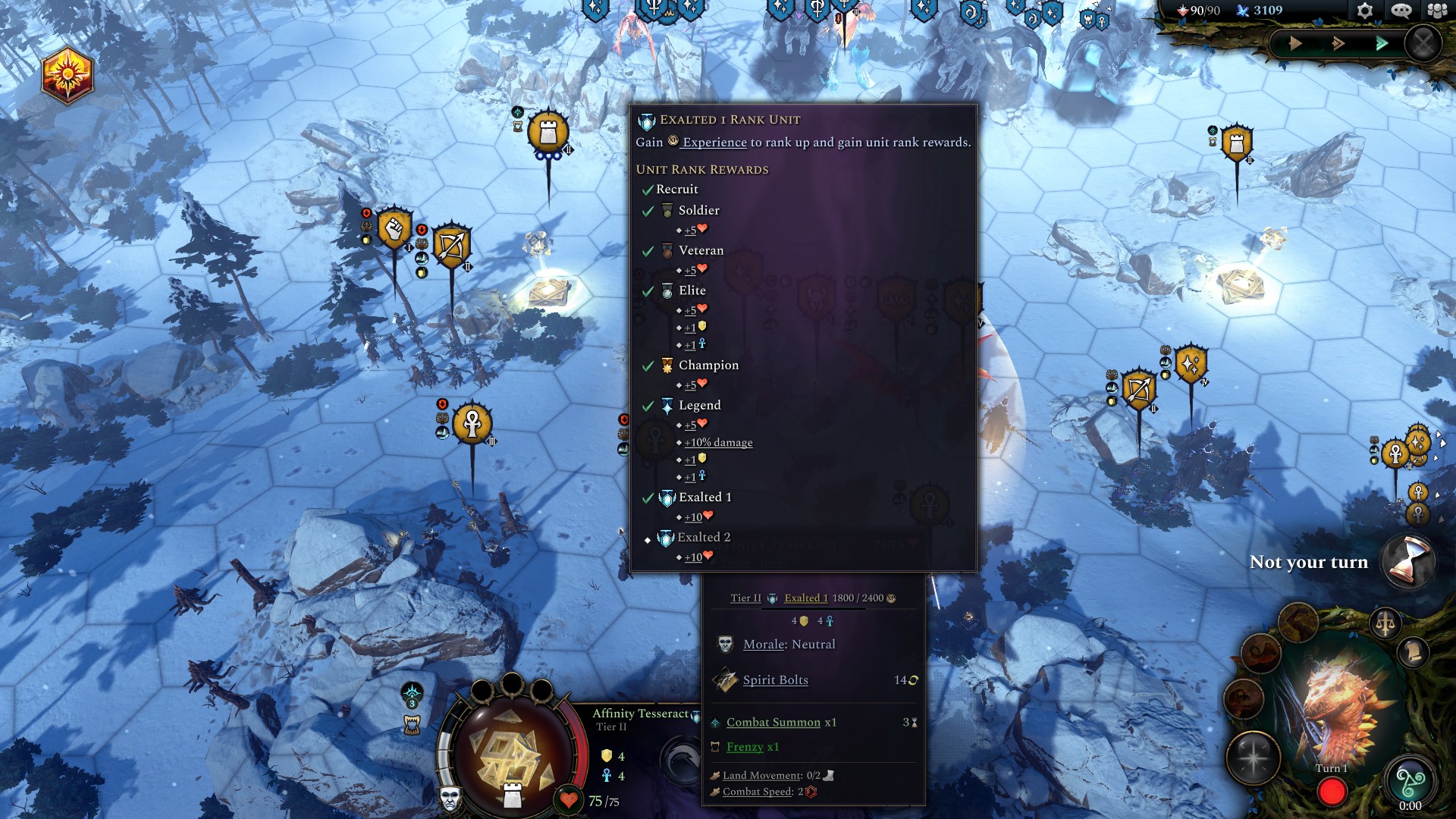Image resolution: width=1456 pixels, height=819 pixels.
Task: Click the hourglass end turn button
Action: click(1408, 563)
